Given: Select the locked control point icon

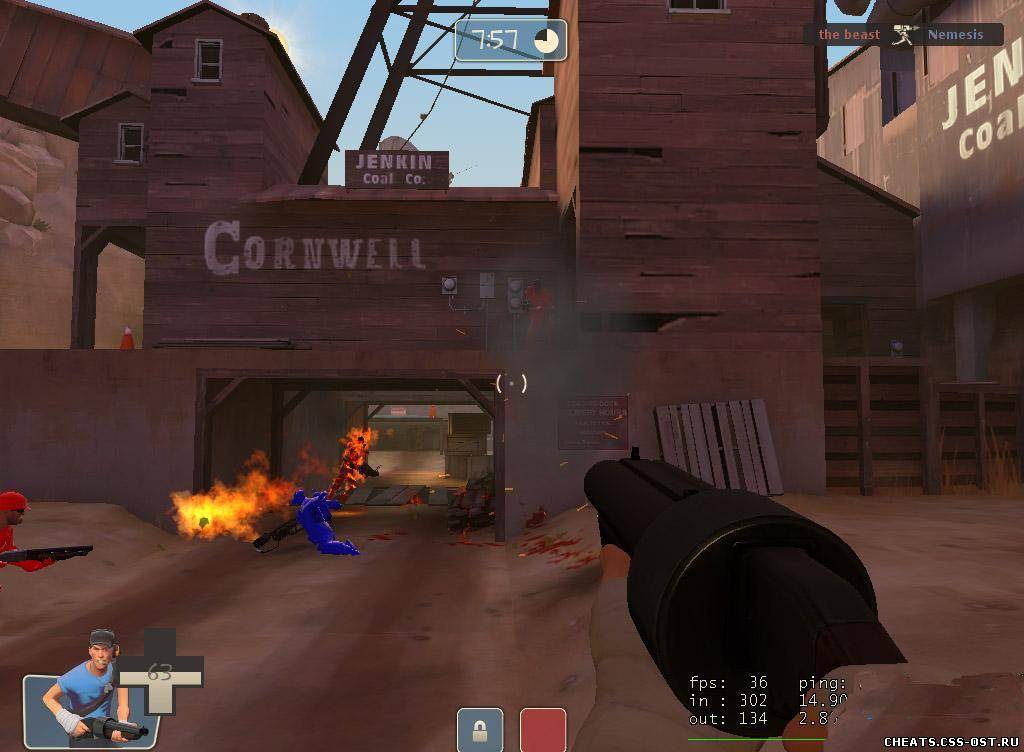Looking at the screenshot, I should pyautogui.click(x=479, y=729).
